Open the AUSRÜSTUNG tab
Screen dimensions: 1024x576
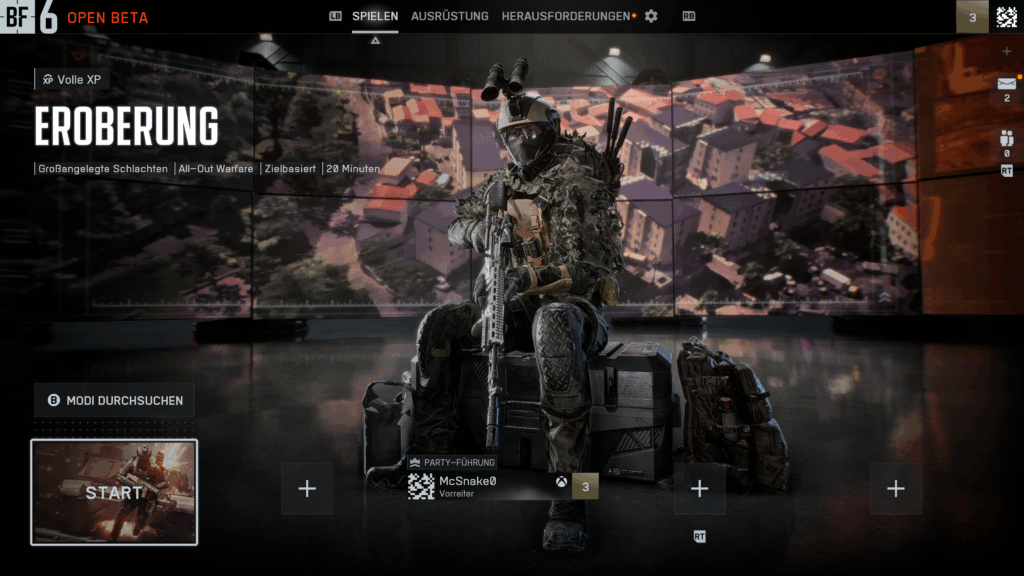click(x=450, y=16)
